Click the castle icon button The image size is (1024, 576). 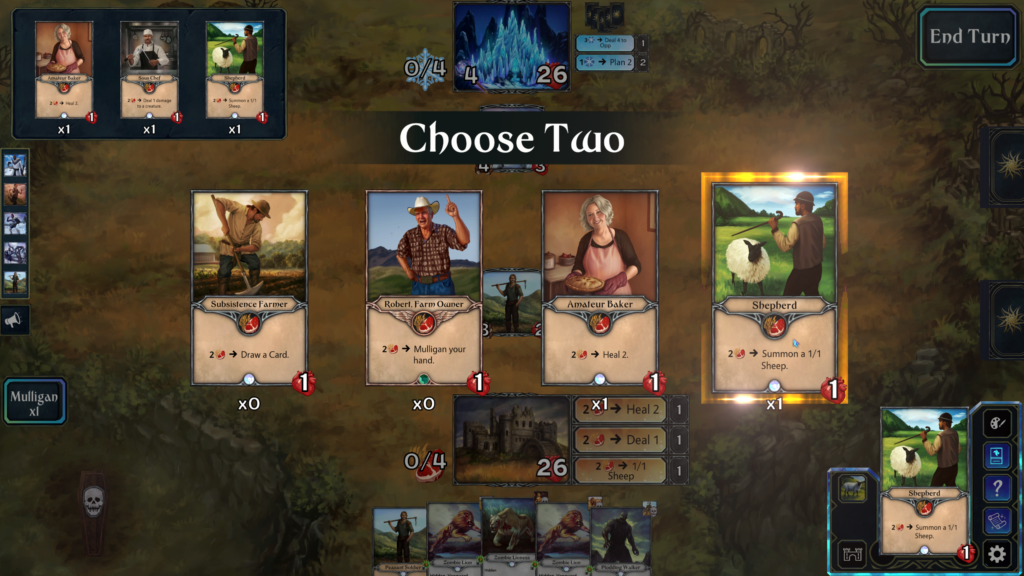pyautogui.click(x=853, y=553)
